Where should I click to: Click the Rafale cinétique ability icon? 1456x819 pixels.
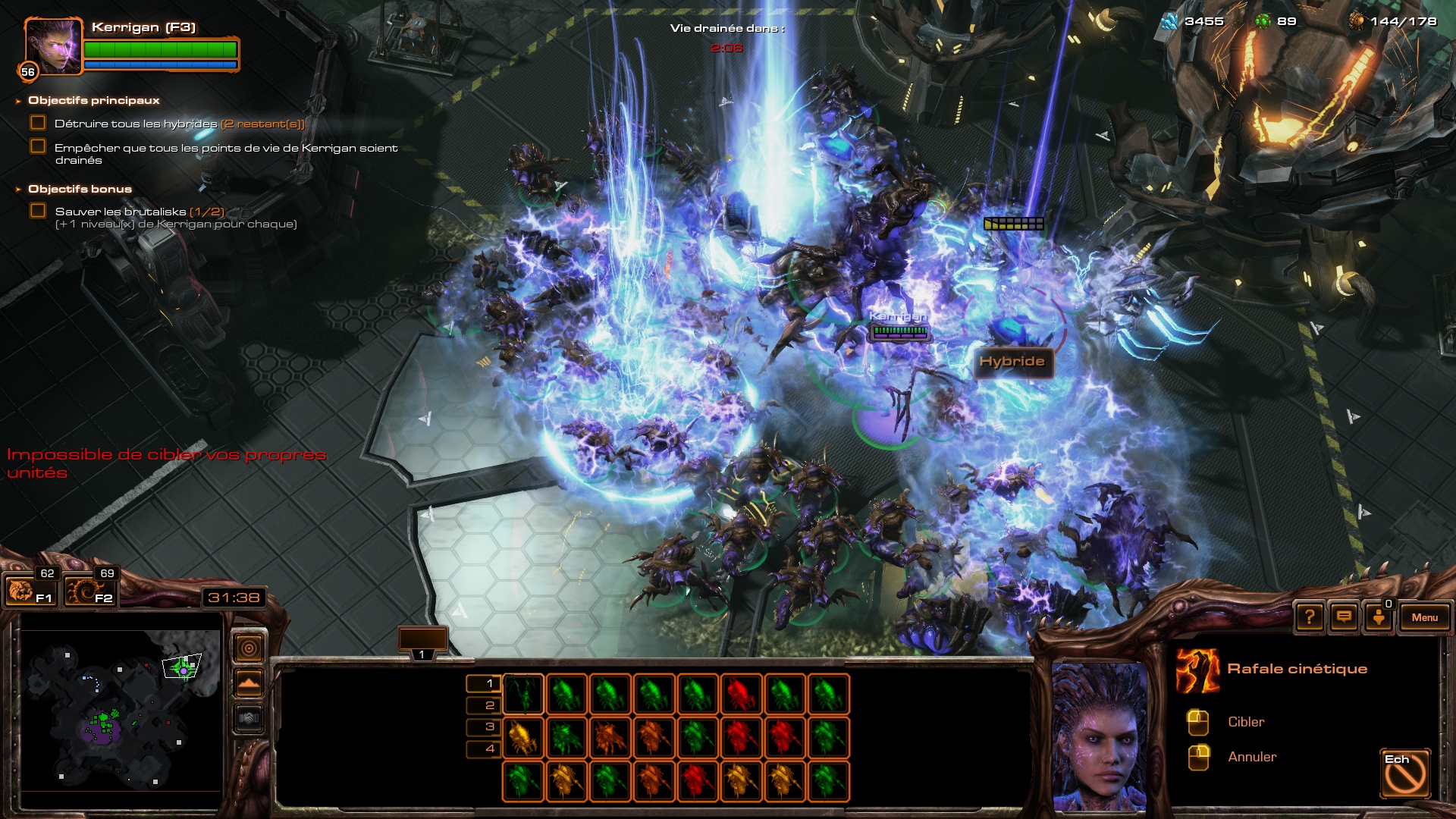point(1197,670)
